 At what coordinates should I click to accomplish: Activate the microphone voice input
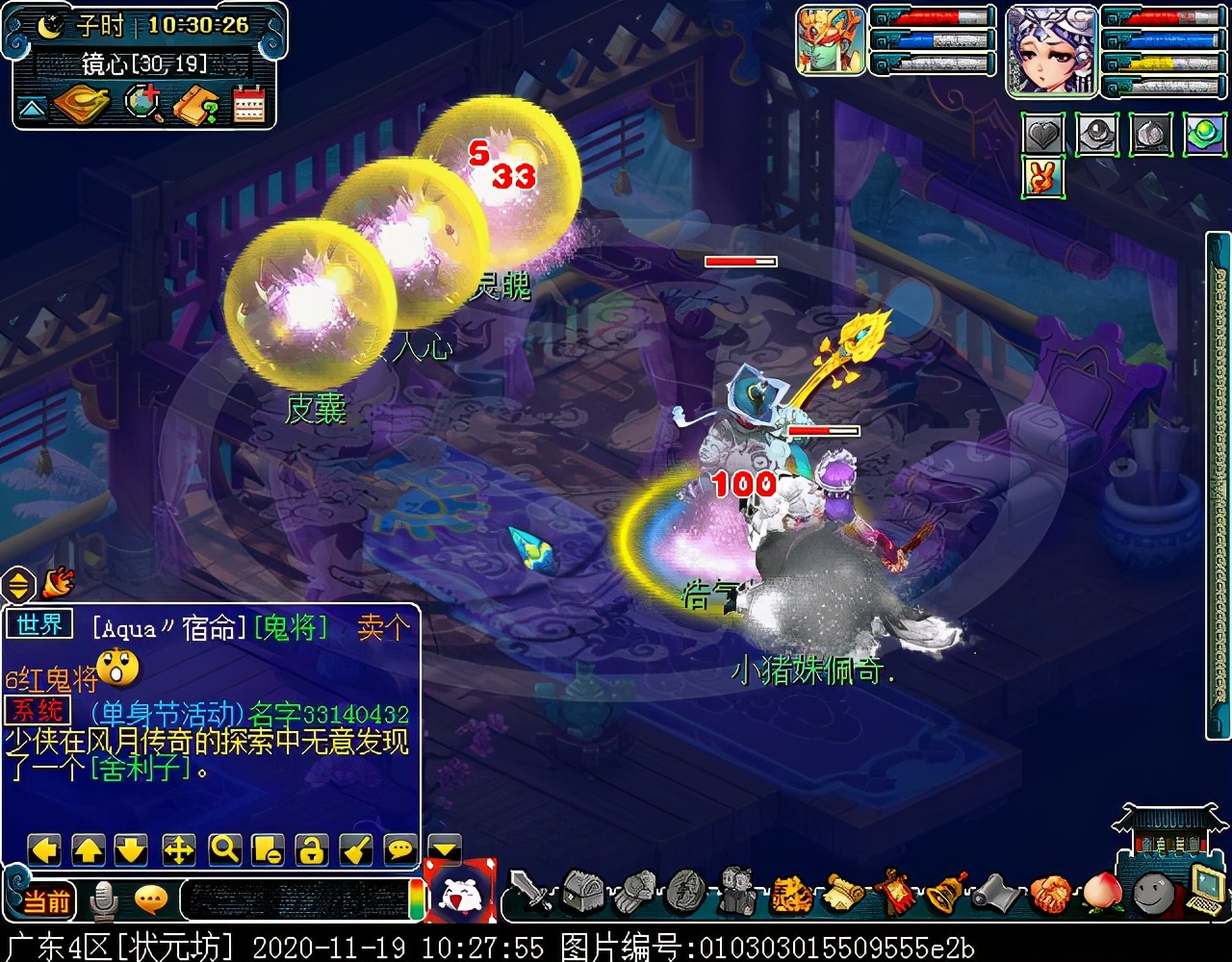point(103,901)
